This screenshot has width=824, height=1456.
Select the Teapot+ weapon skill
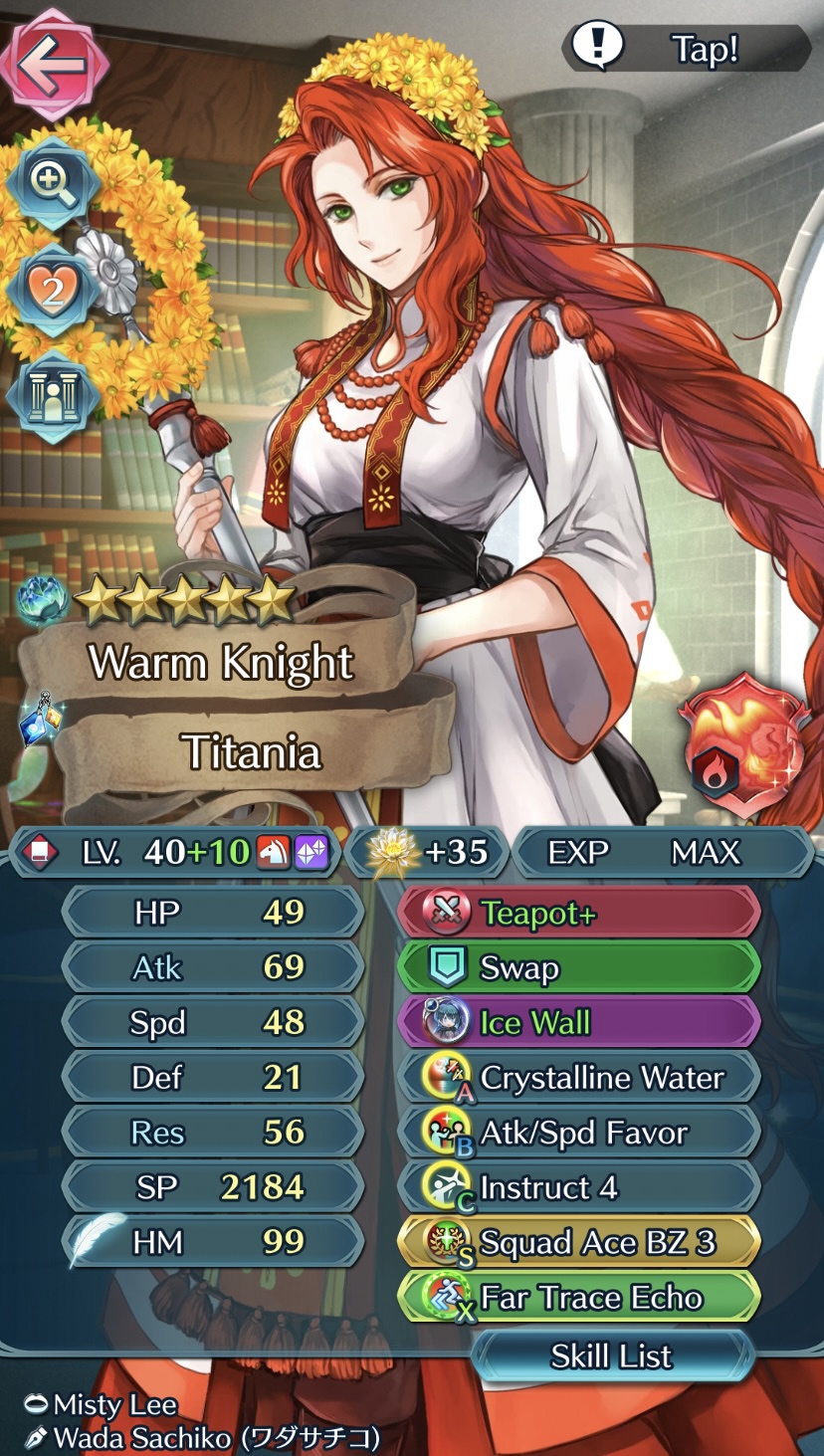tap(579, 914)
